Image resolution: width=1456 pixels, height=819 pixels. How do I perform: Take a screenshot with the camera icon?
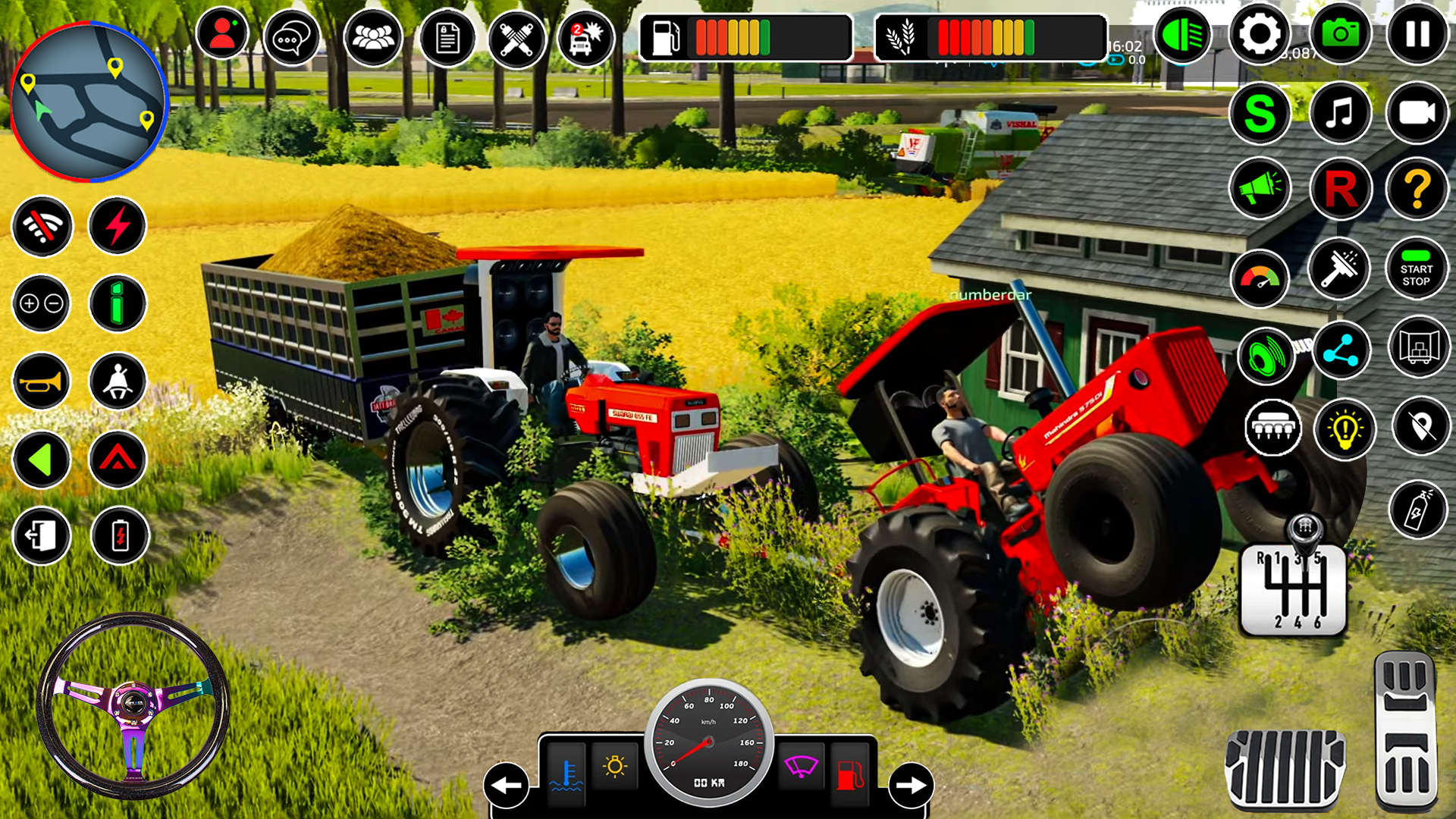coord(1341,34)
